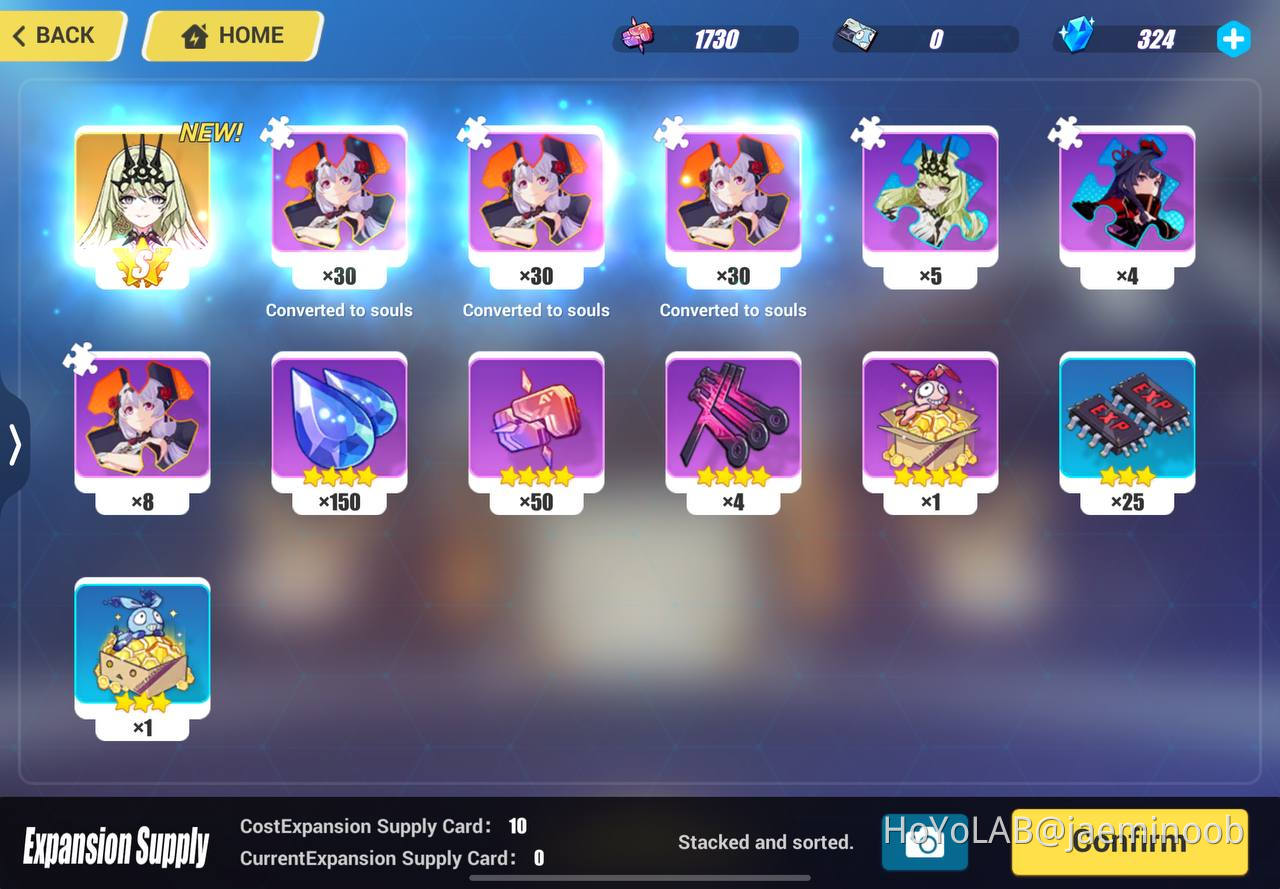The width and height of the screenshot is (1280, 889).
Task: Click the x8 character fragment card
Action: tap(142, 425)
